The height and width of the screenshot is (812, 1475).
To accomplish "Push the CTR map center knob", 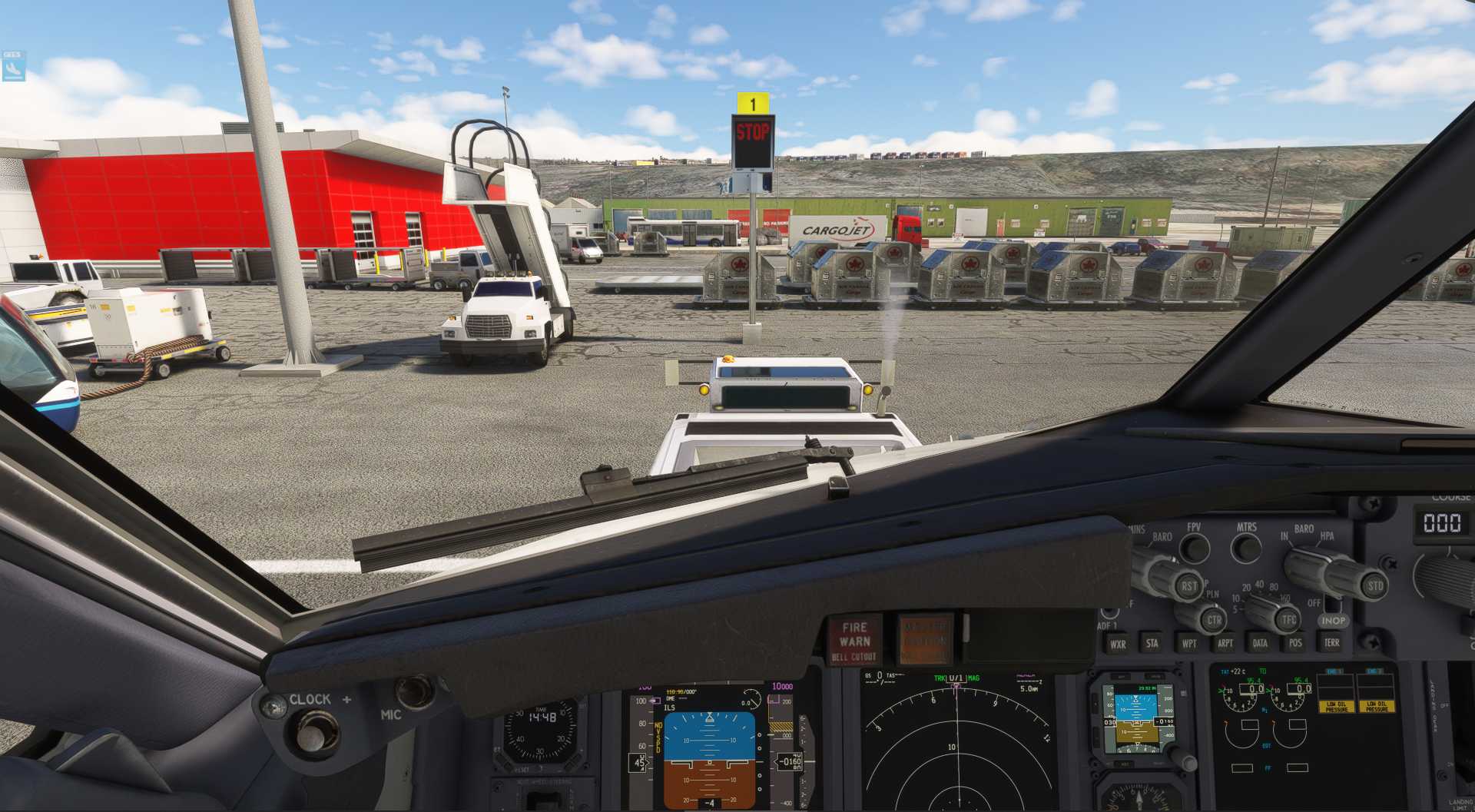I will (1214, 620).
